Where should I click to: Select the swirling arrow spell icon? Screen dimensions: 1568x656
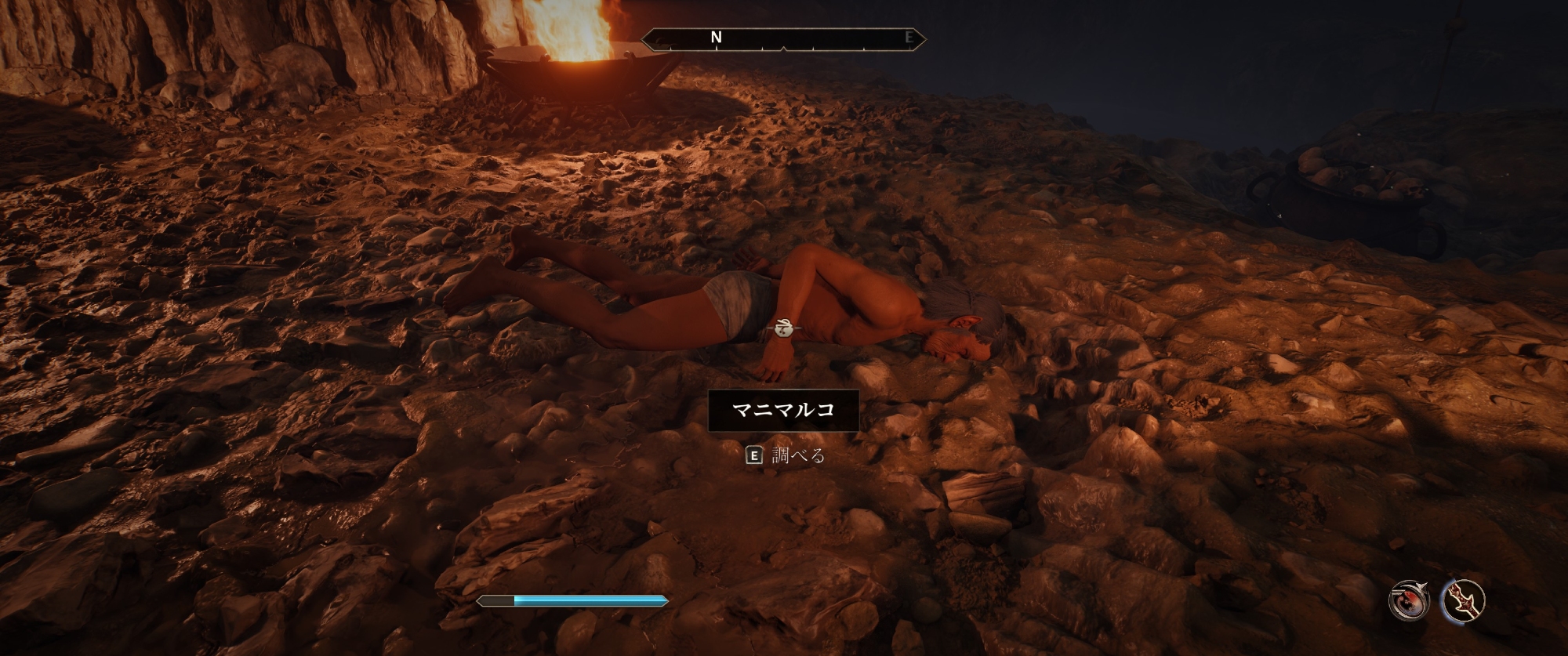point(1410,601)
